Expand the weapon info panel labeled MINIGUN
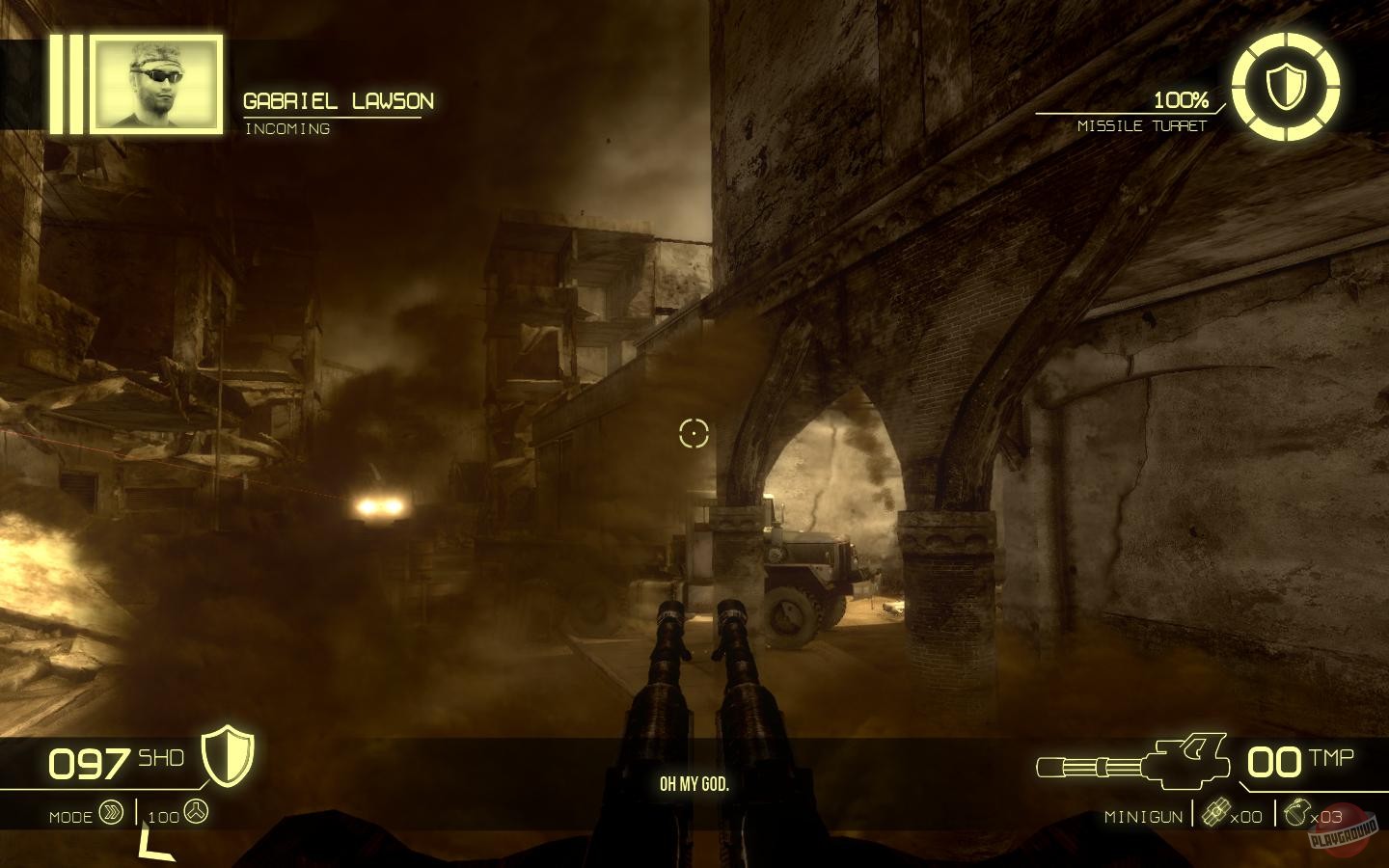 pyautogui.click(x=1144, y=815)
